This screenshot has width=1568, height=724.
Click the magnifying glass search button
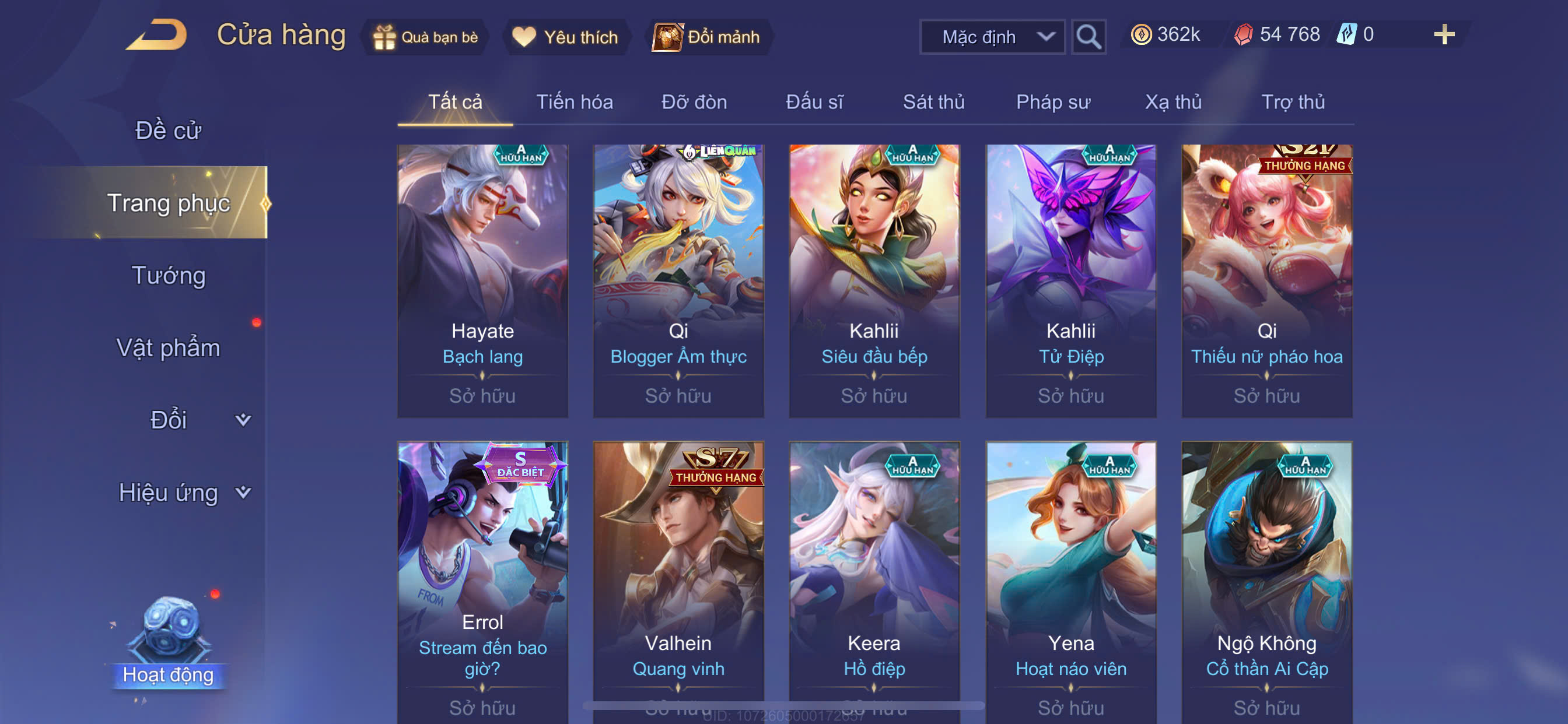1088,37
